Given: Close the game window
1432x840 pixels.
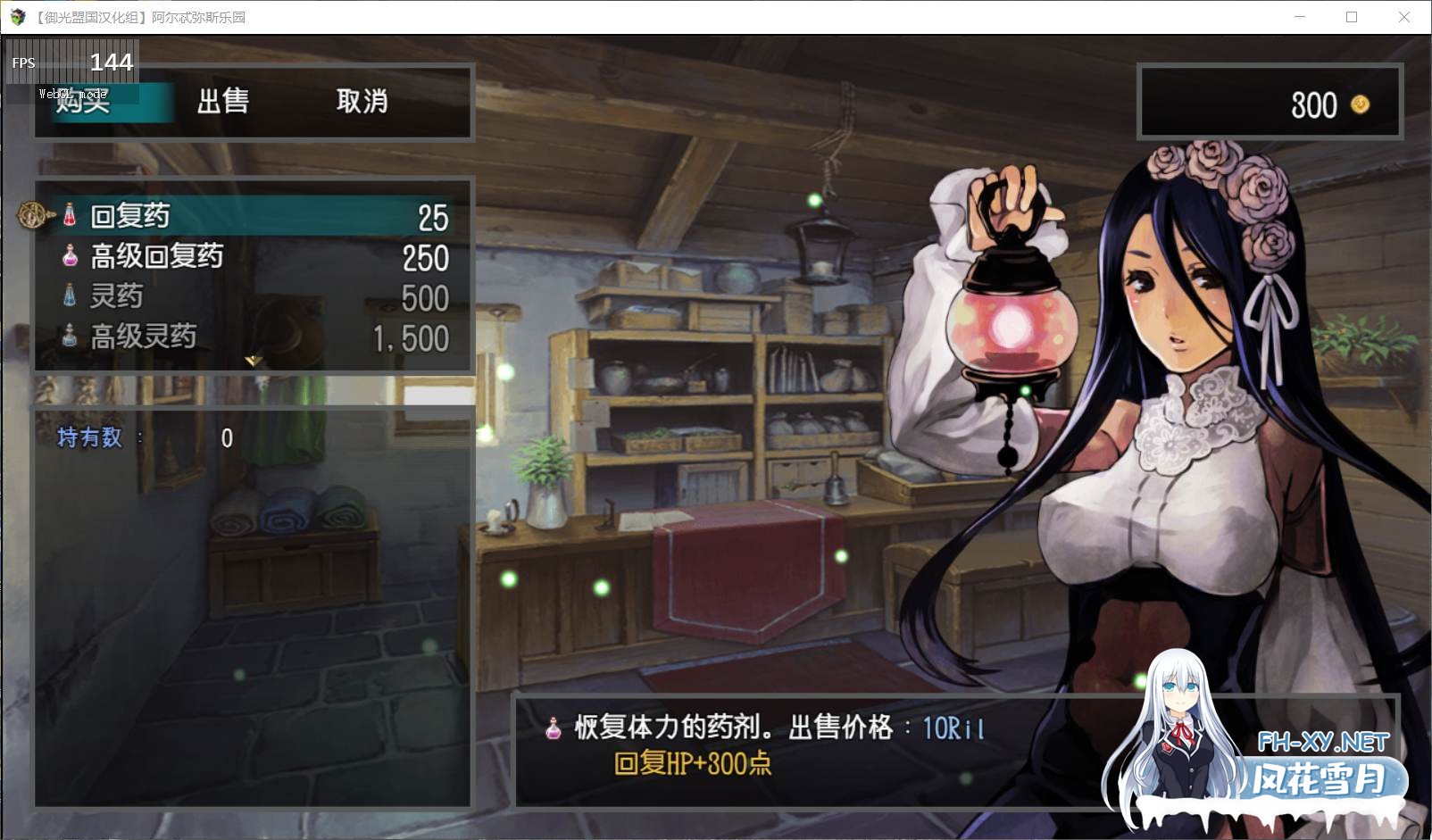Looking at the screenshot, I should point(1403,17).
